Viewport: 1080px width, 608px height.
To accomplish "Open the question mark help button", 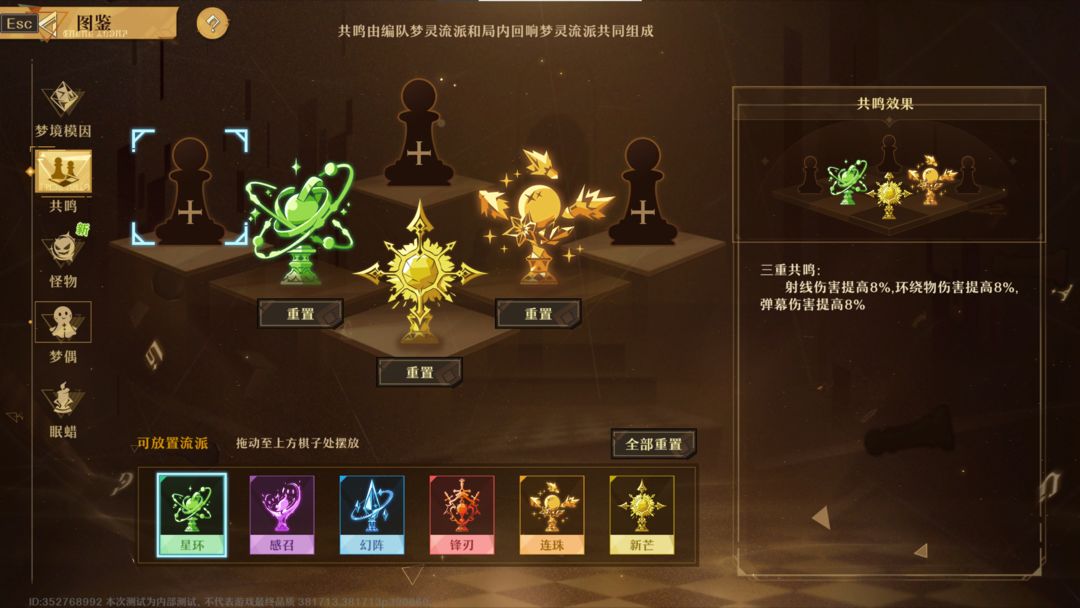I will pyautogui.click(x=212, y=23).
